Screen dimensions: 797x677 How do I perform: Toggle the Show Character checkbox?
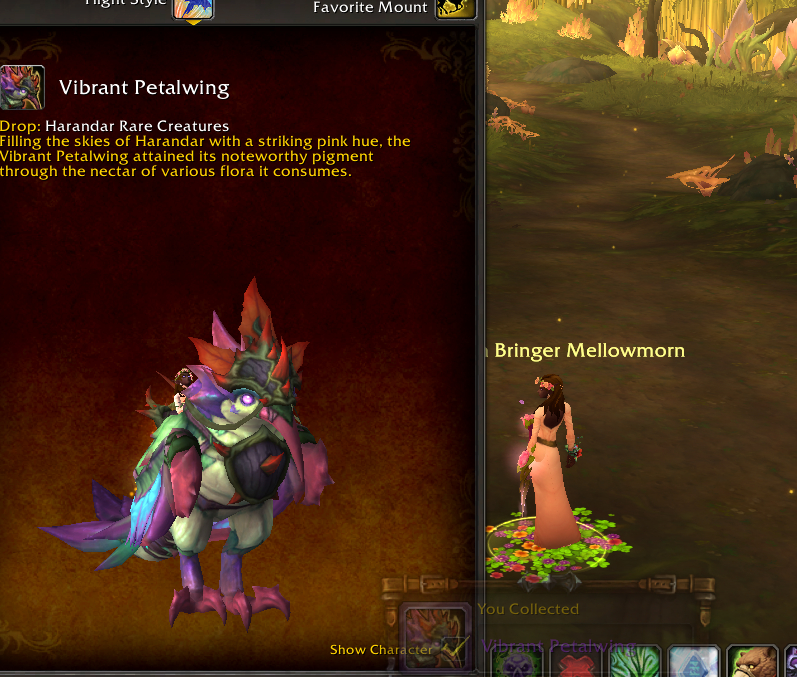point(455,649)
